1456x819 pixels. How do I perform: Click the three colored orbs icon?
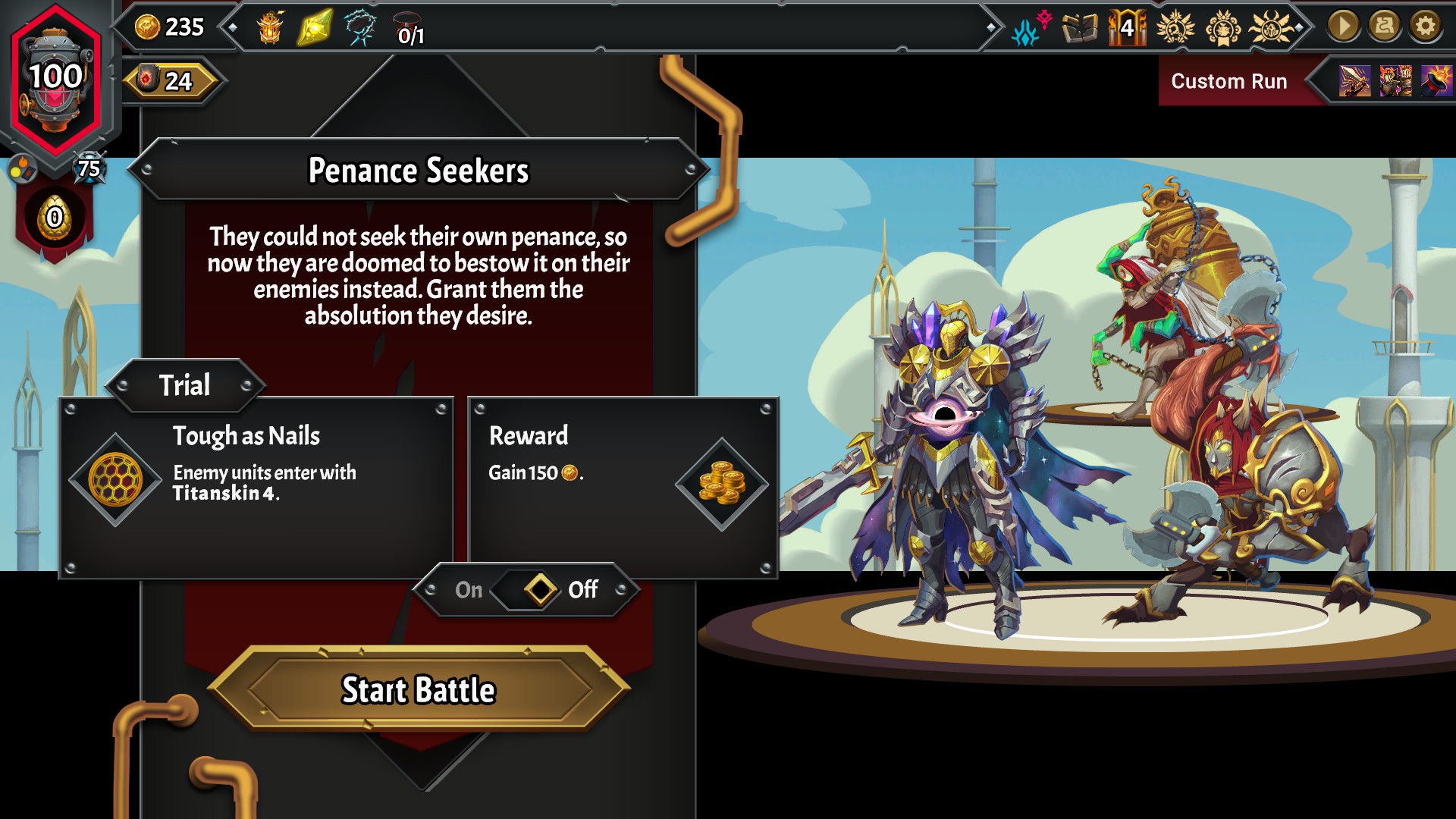23,169
